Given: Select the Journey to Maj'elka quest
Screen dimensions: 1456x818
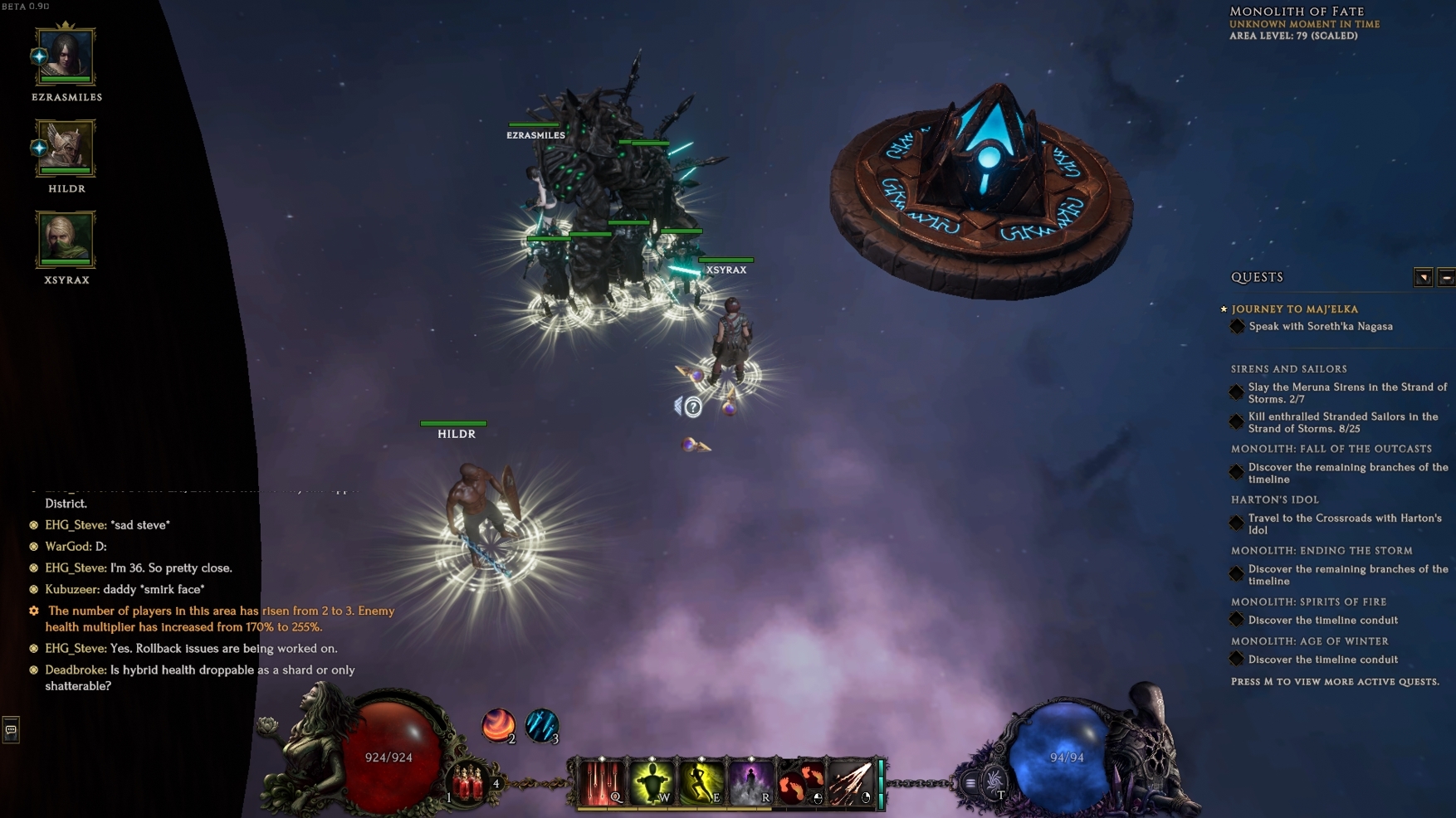Looking at the screenshot, I should (x=1294, y=309).
